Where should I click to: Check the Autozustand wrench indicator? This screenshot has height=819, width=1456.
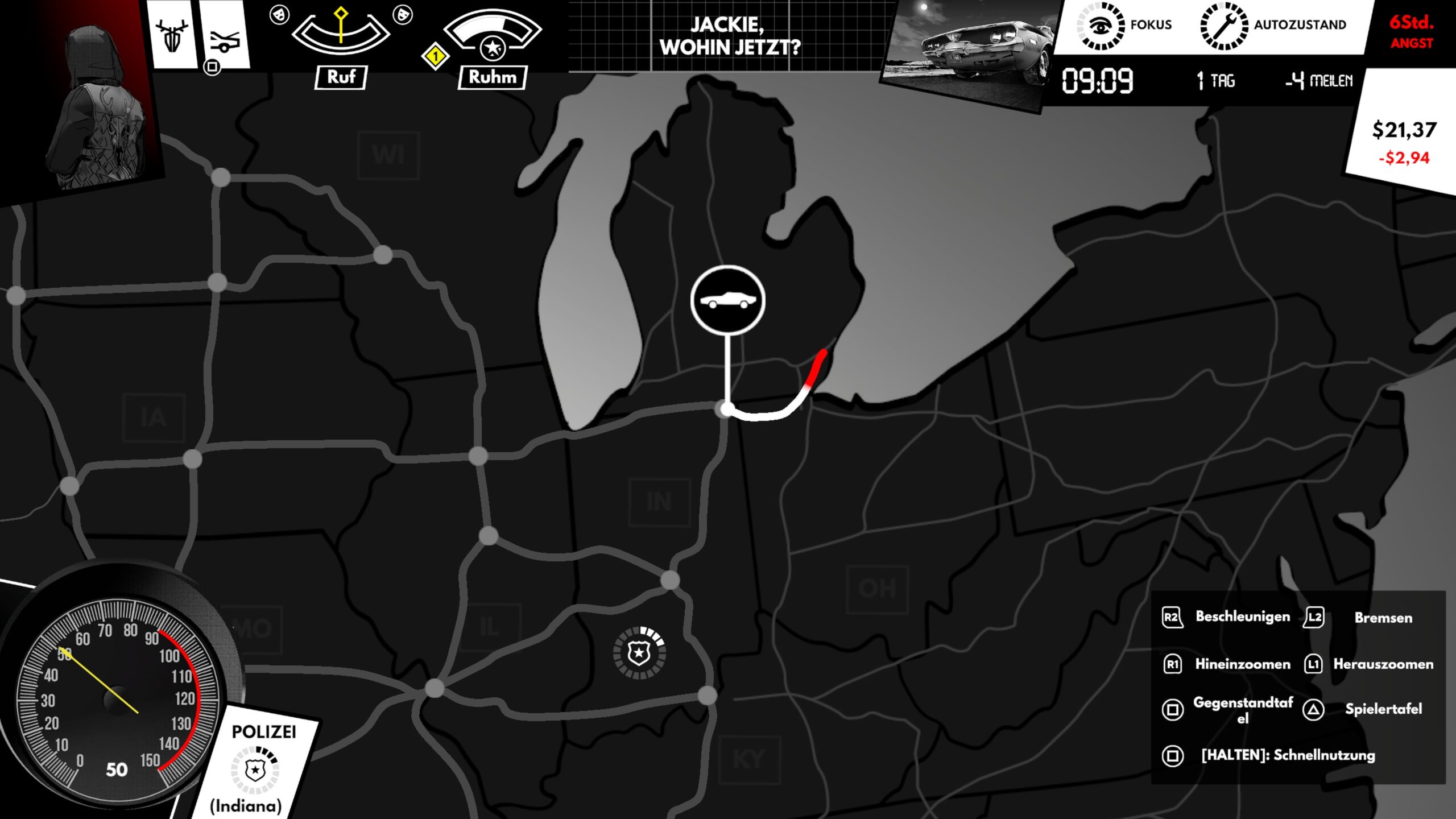1223,26
